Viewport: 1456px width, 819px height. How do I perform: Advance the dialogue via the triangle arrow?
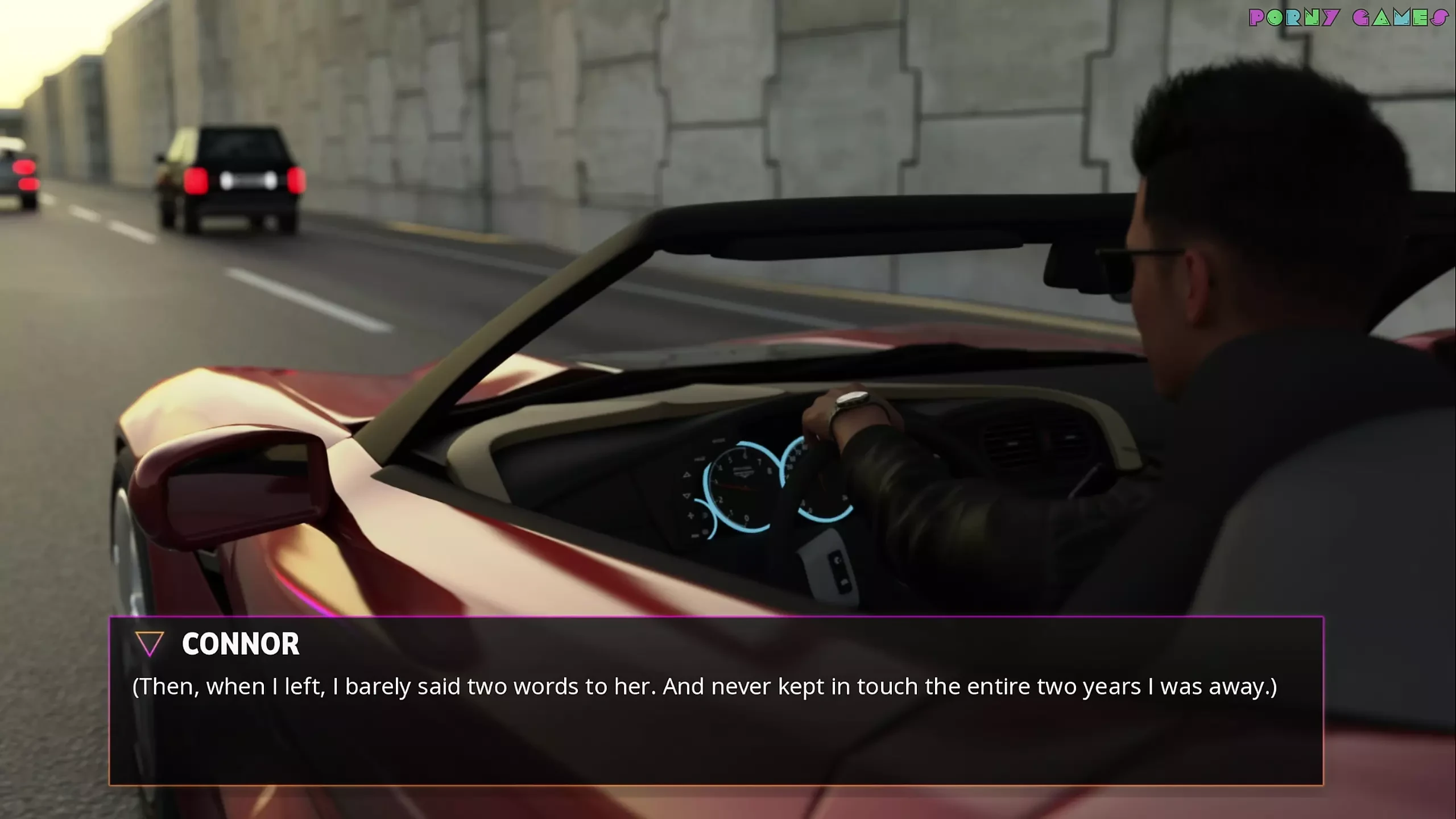point(150,643)
